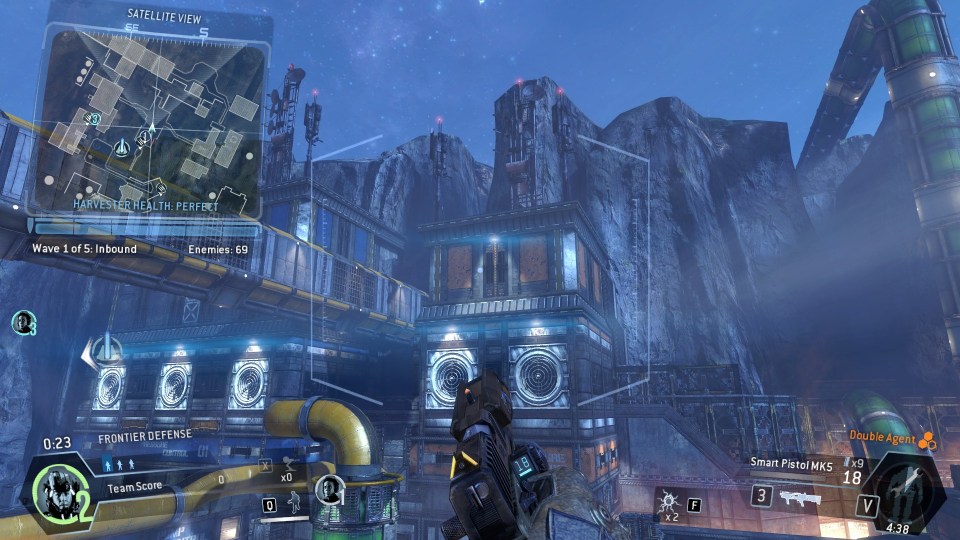
Task: Select the teammate 3 portrait marker
Action: pyautogui.click(x=22, y=322)
